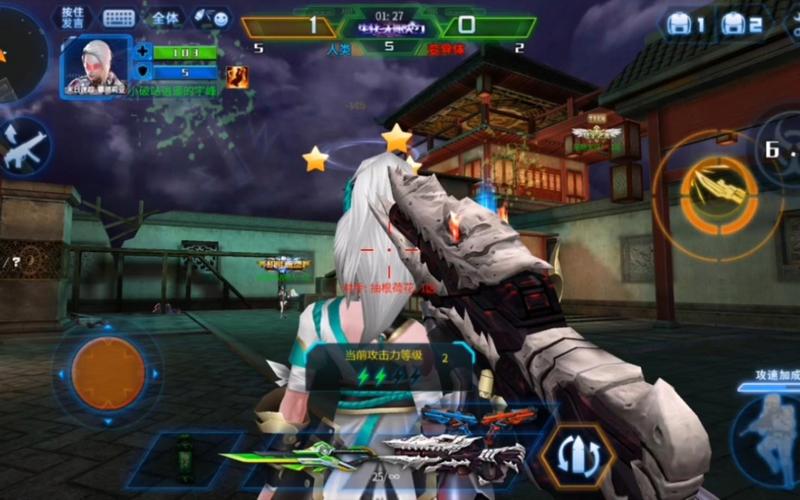Select the player portrait

(x=96, y=68)
